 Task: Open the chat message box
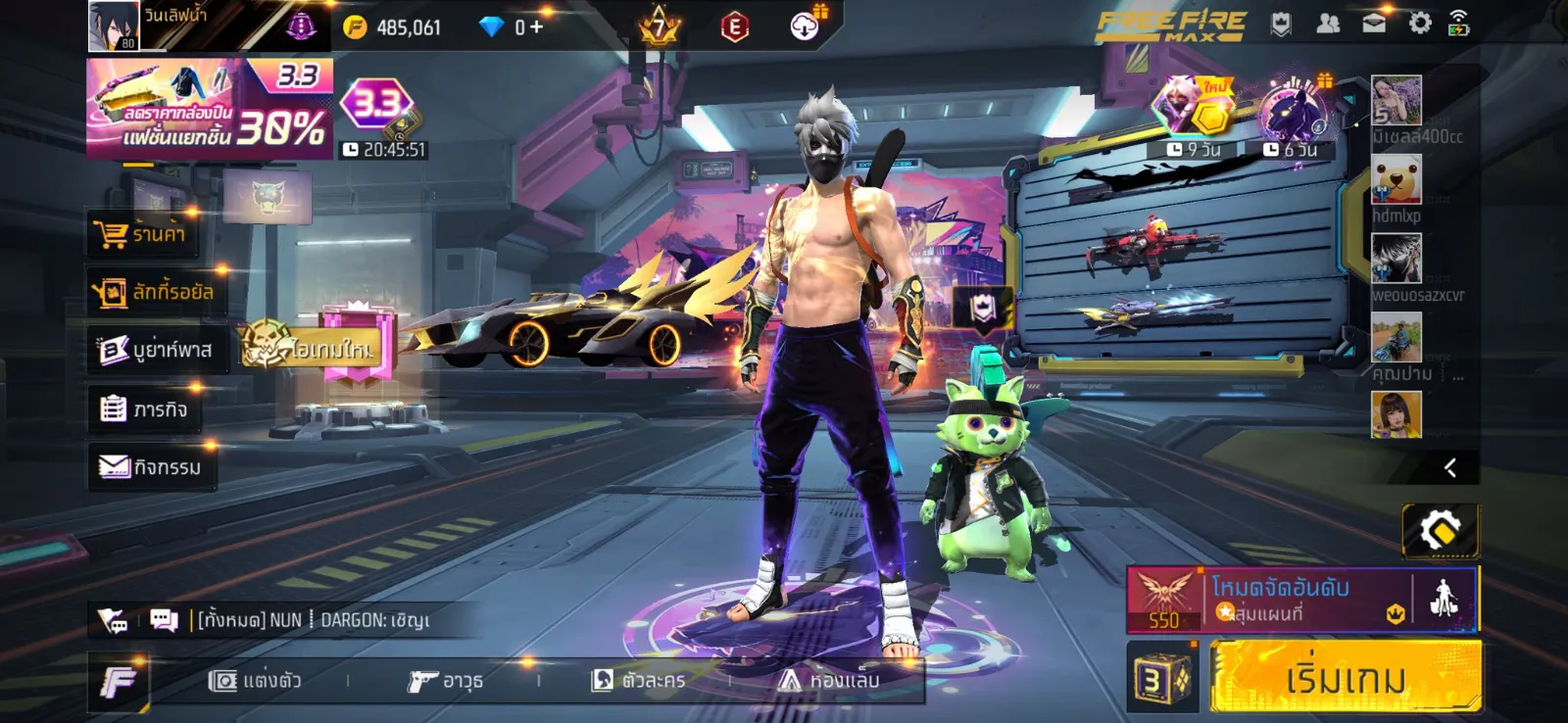click(x=164, y=619)
